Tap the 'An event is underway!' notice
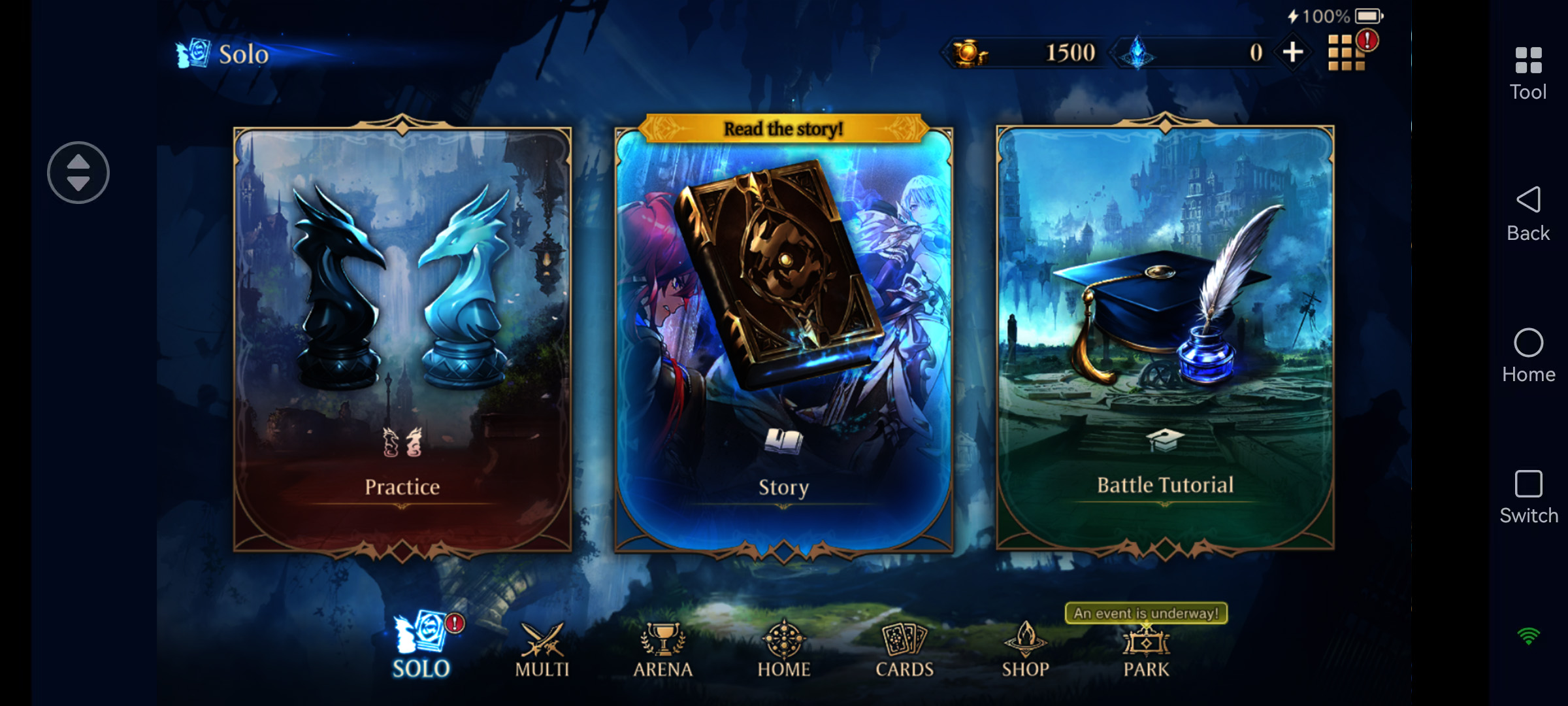Screen dimensions: 1568x706 click(x=1144, y=614)
